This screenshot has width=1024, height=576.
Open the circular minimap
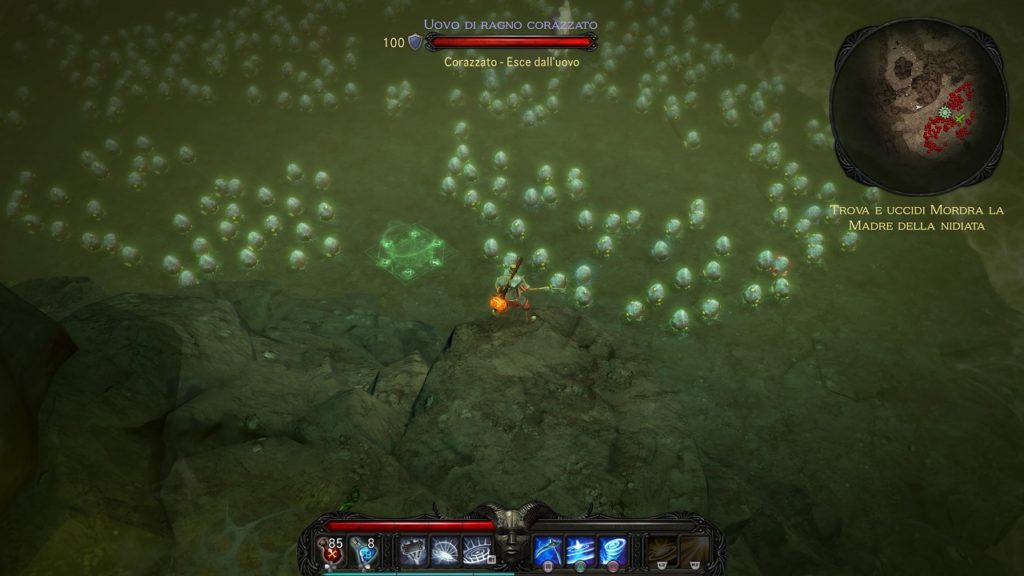click(918, 106)
